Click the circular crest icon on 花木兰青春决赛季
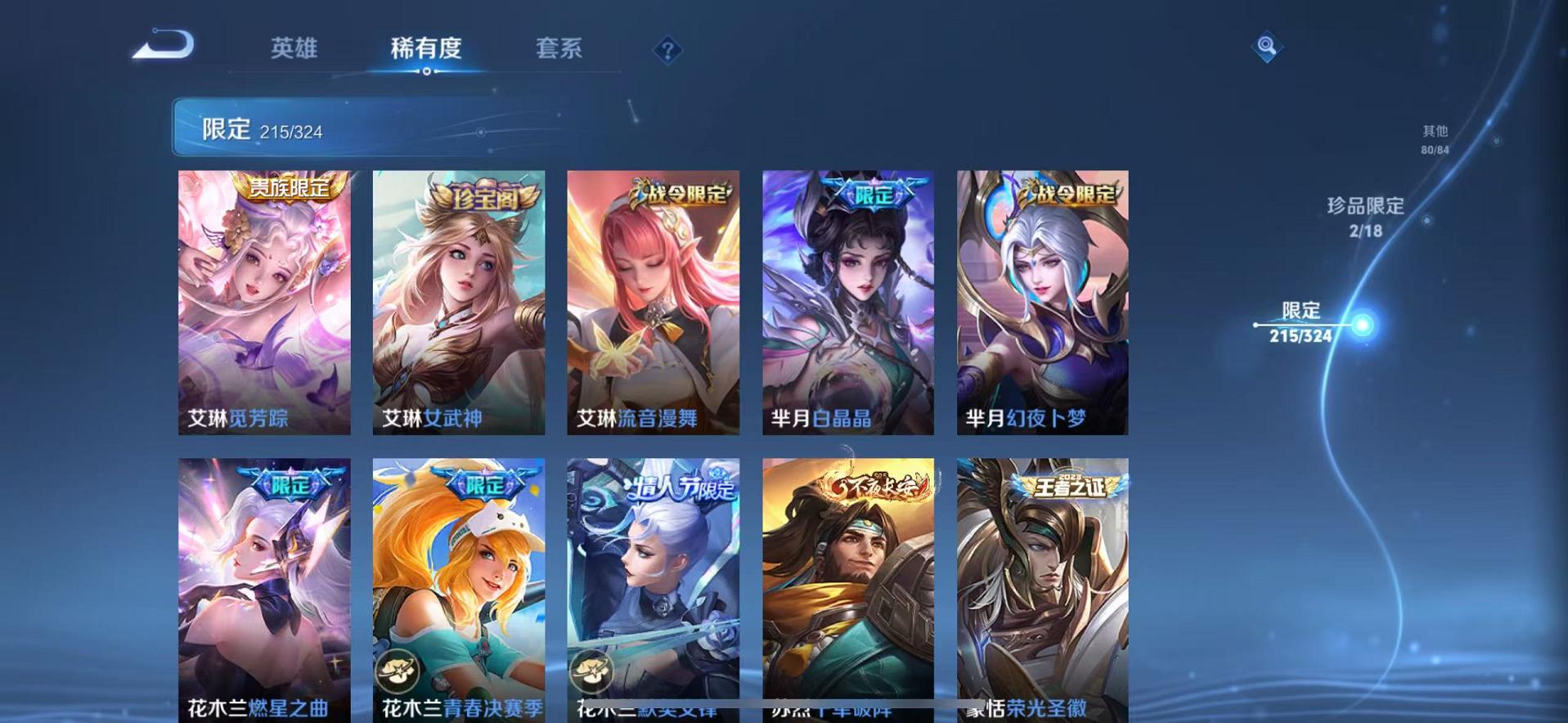 (399, 672)
